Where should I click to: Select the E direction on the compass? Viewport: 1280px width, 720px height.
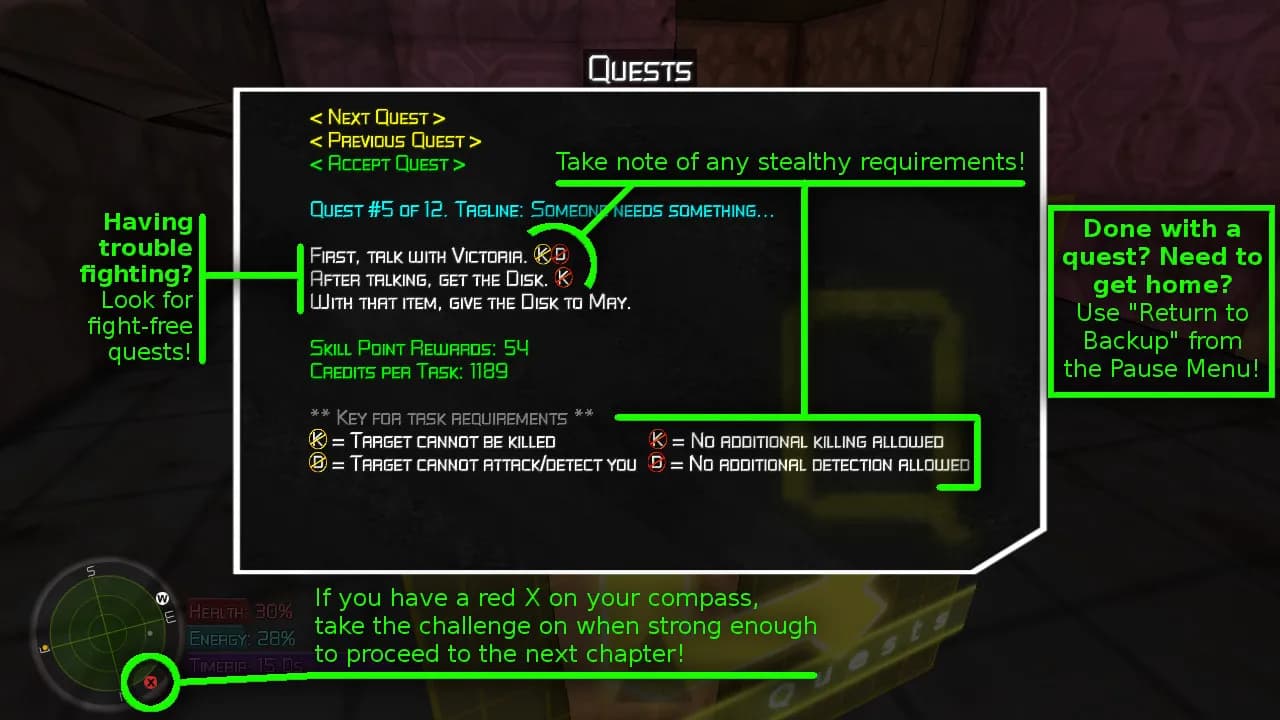(171, 617)
